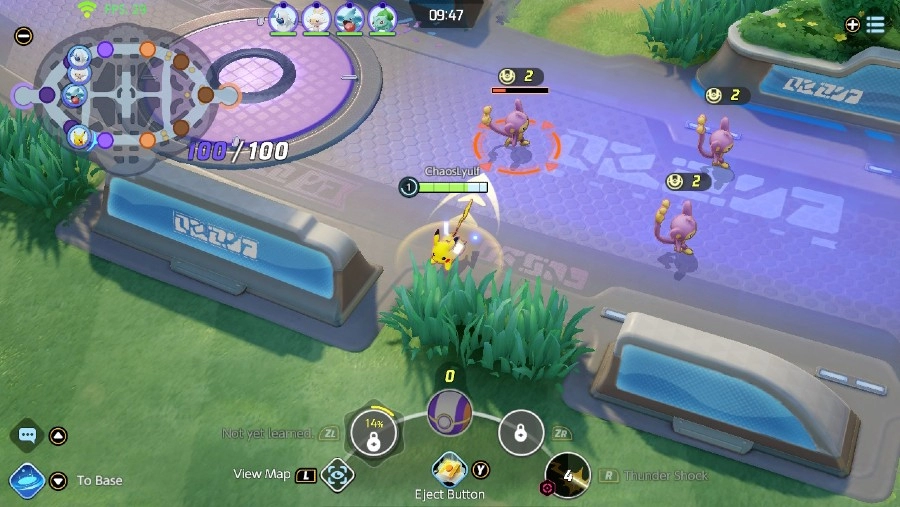The image size is (900, 507).
Task: Open the quick chat bubble icon
Action: tap(28, 436)
